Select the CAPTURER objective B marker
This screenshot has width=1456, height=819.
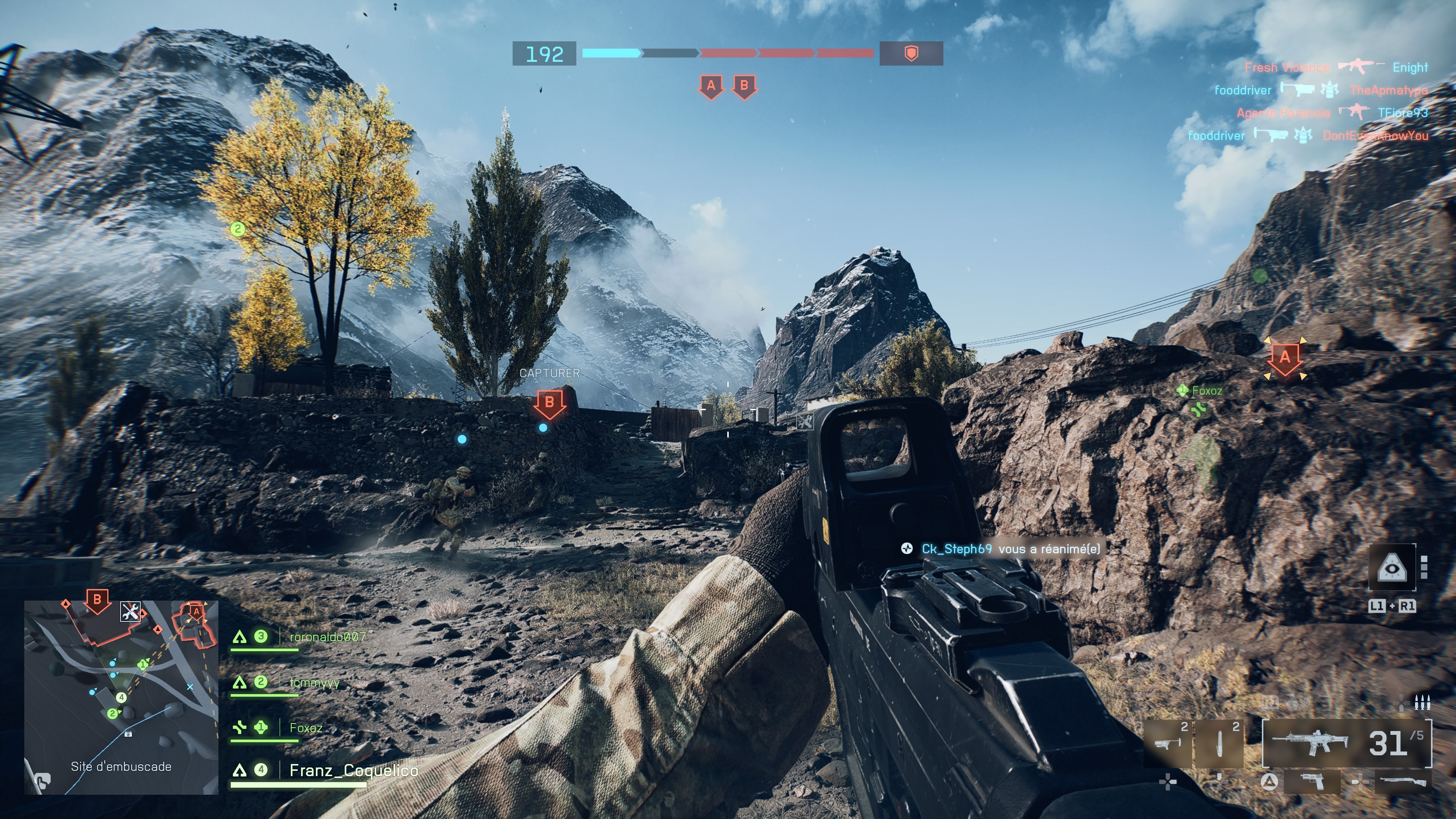[549, 403]
